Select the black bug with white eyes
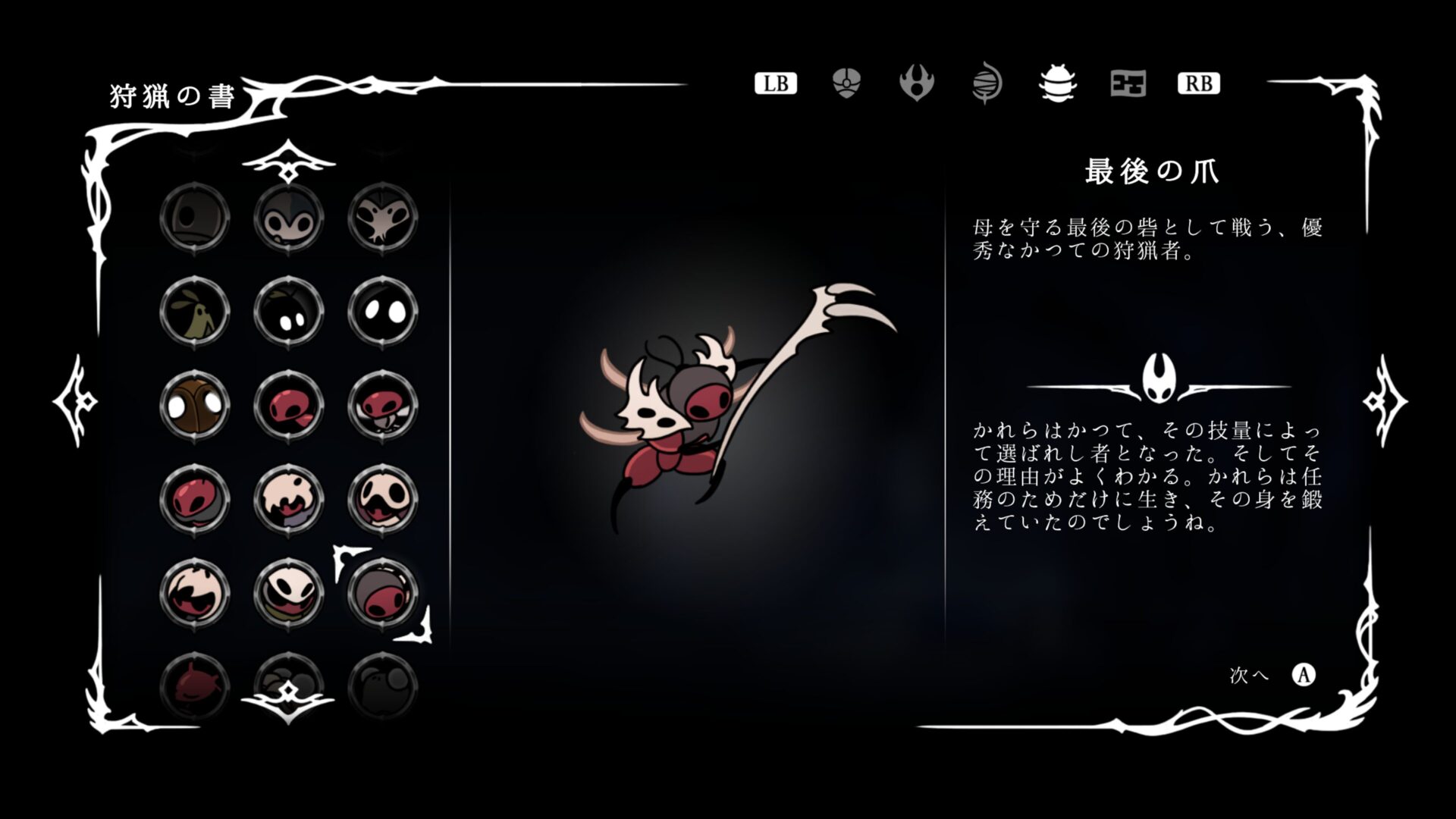Screen dimensions: 1456x819 coord(289,311)
